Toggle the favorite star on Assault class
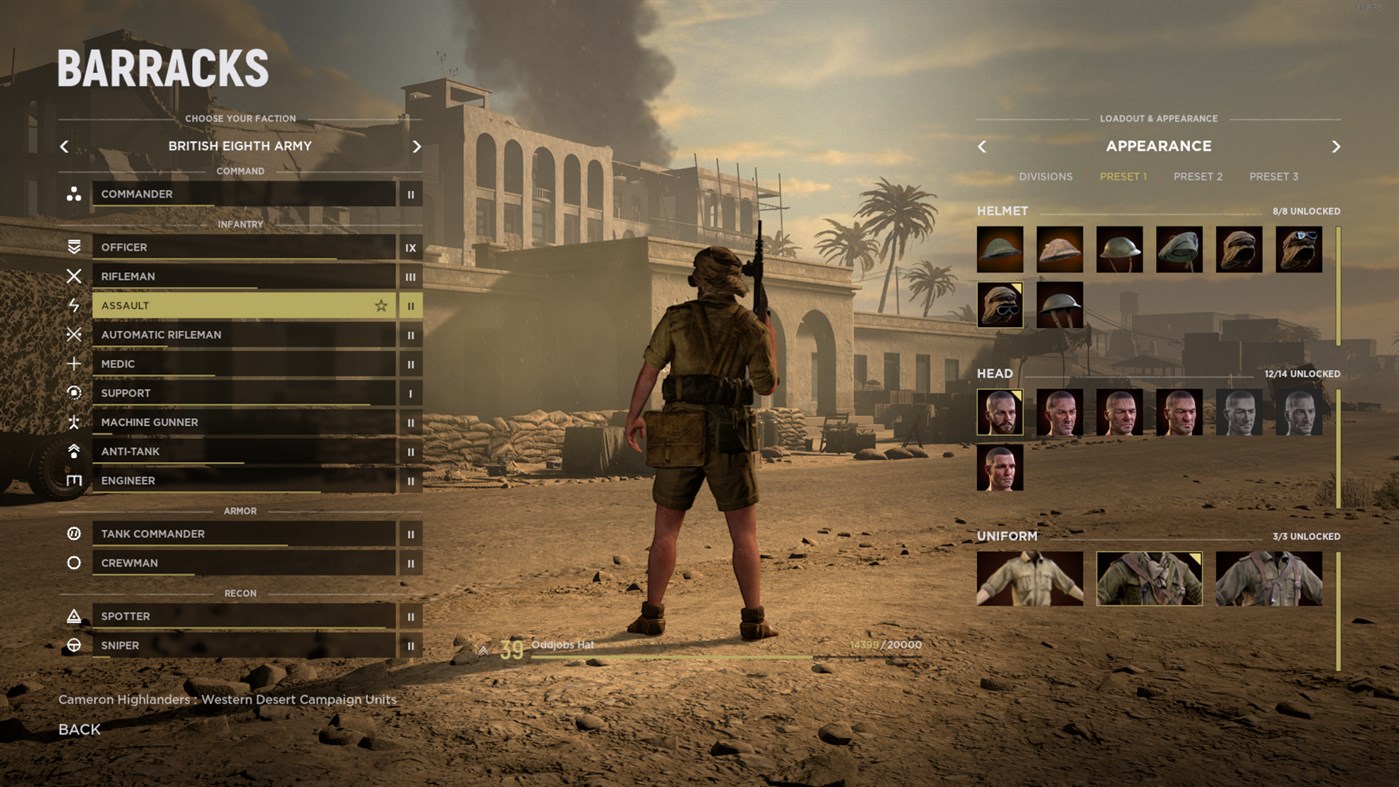The image size is (1399, 787). (380, 305)
